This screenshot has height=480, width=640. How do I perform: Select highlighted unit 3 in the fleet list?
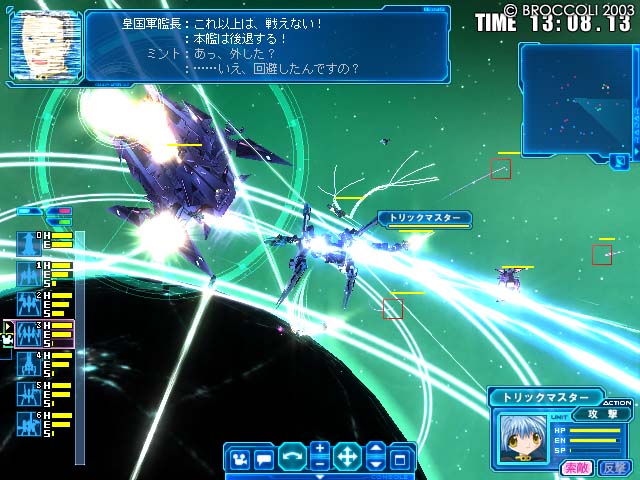(x=29, y=333)
